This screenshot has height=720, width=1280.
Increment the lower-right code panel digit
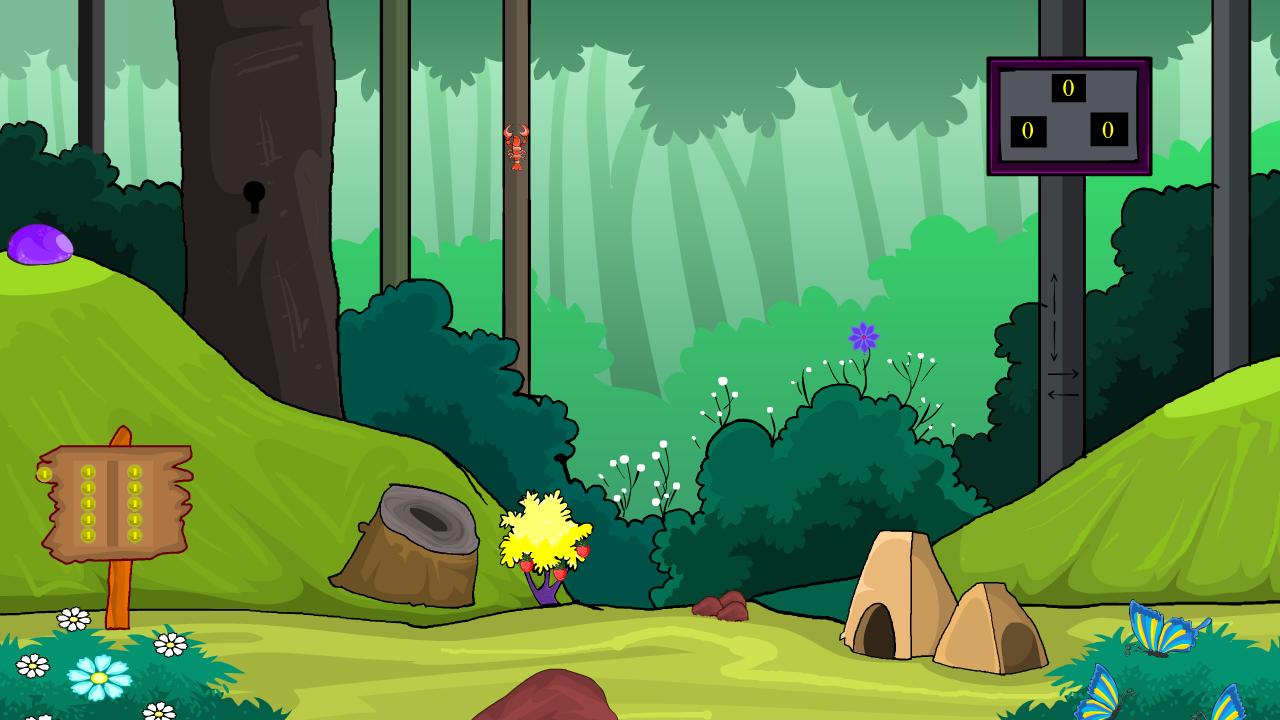(x=1108, y=130)
